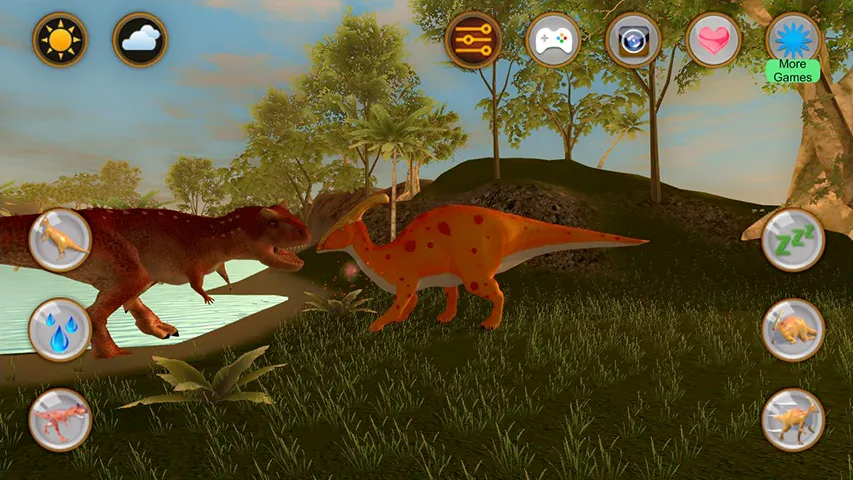The width and height of the screenshot is (853, 480).
Task: Tap the blue water drops button
Action: click(60, 329)
